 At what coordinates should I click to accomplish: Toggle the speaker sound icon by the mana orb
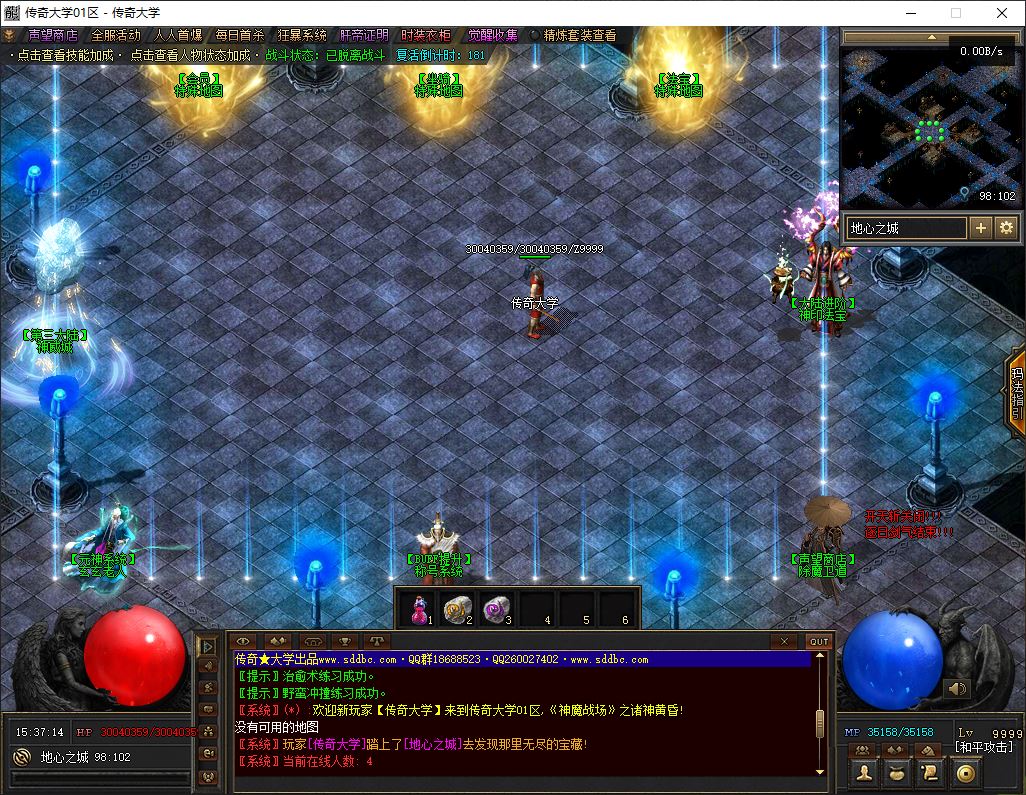tap(957, 688)
